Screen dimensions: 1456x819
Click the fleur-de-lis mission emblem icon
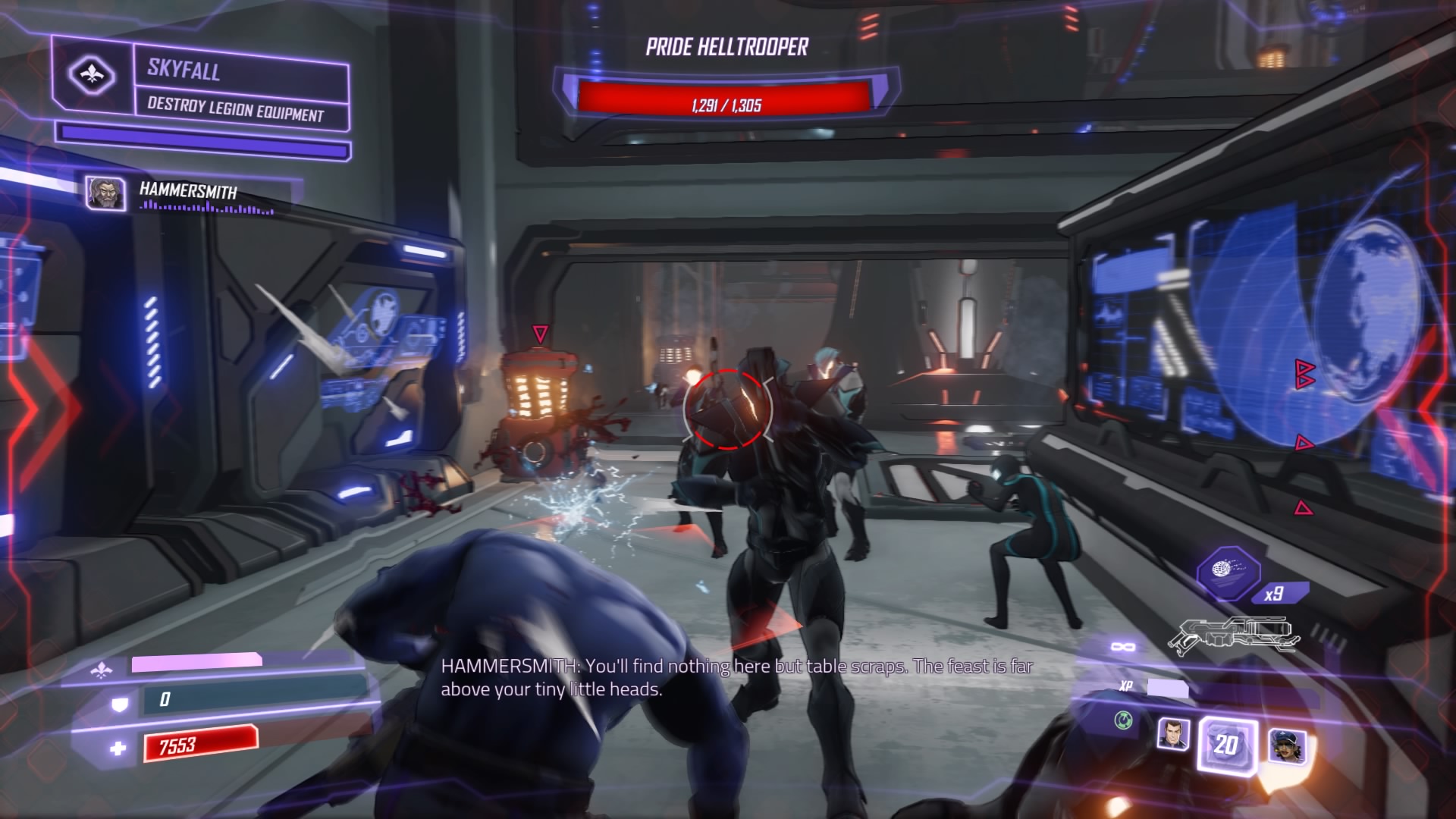pos(91,75)
